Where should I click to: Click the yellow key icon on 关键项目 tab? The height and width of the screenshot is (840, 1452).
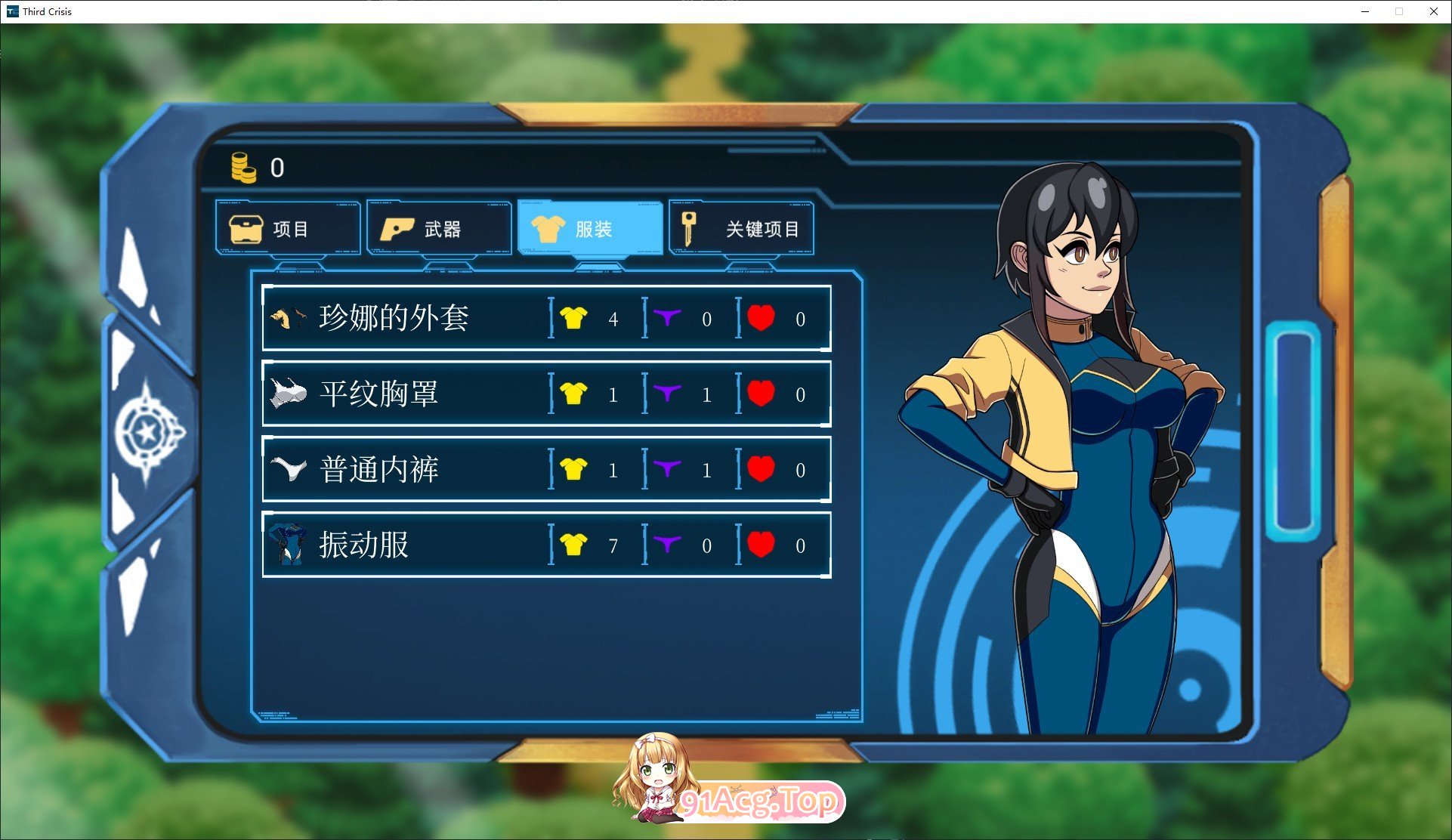(x=688, y=228)
